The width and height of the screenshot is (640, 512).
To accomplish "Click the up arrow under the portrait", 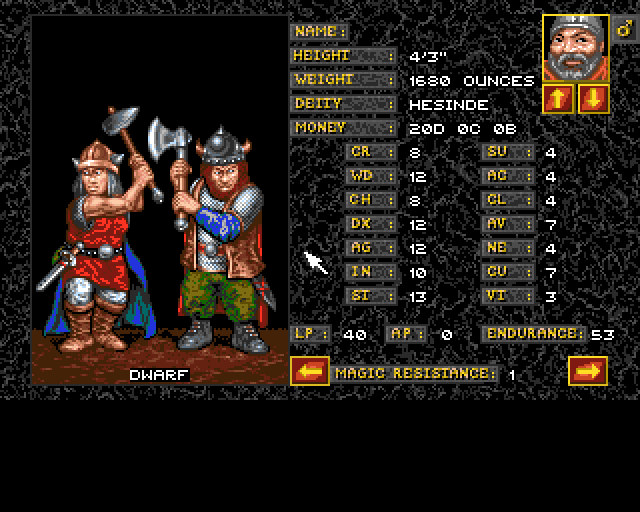I will click(x=558, y=99).
